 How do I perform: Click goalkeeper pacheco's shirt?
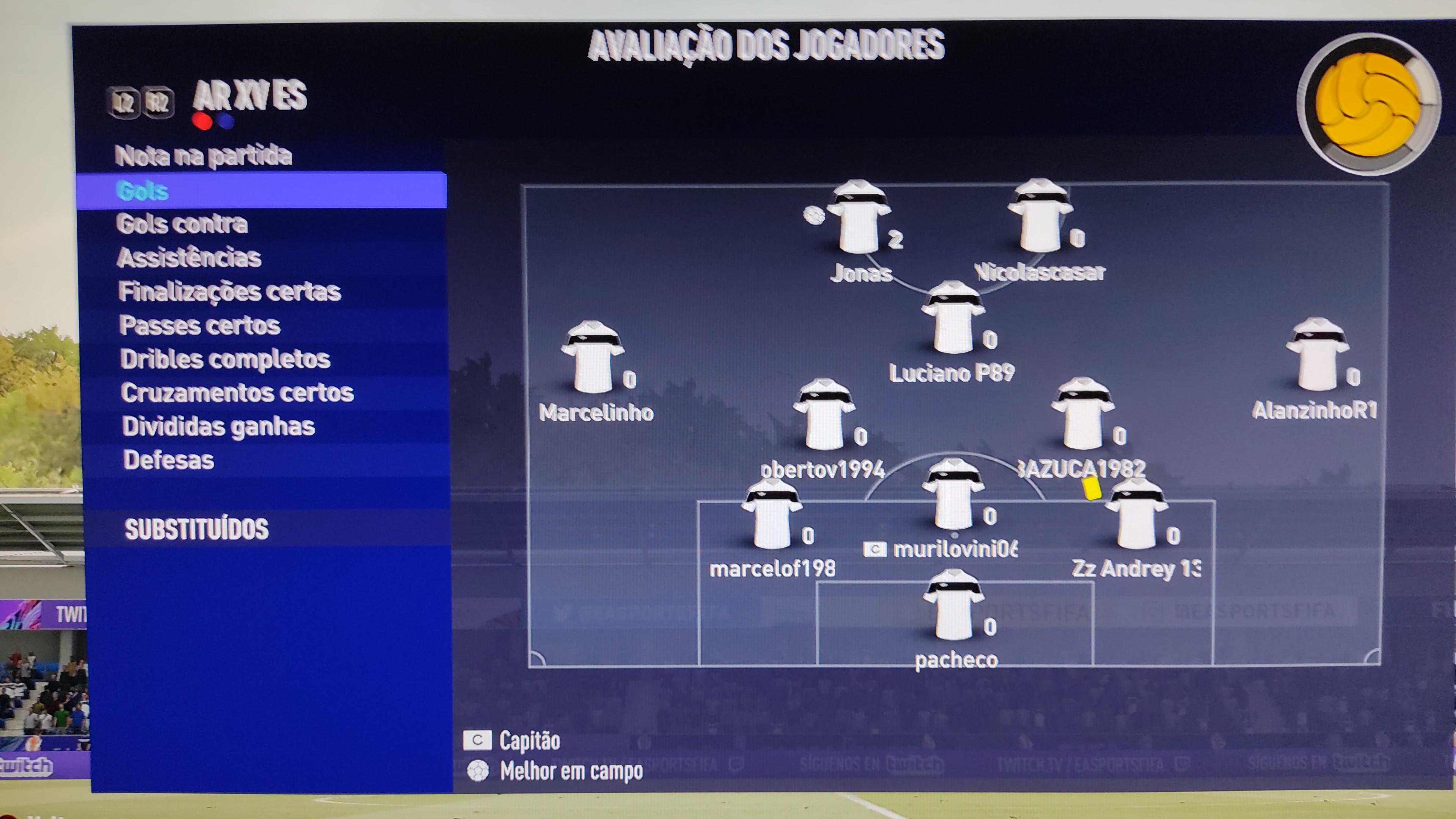click(954, 606)
